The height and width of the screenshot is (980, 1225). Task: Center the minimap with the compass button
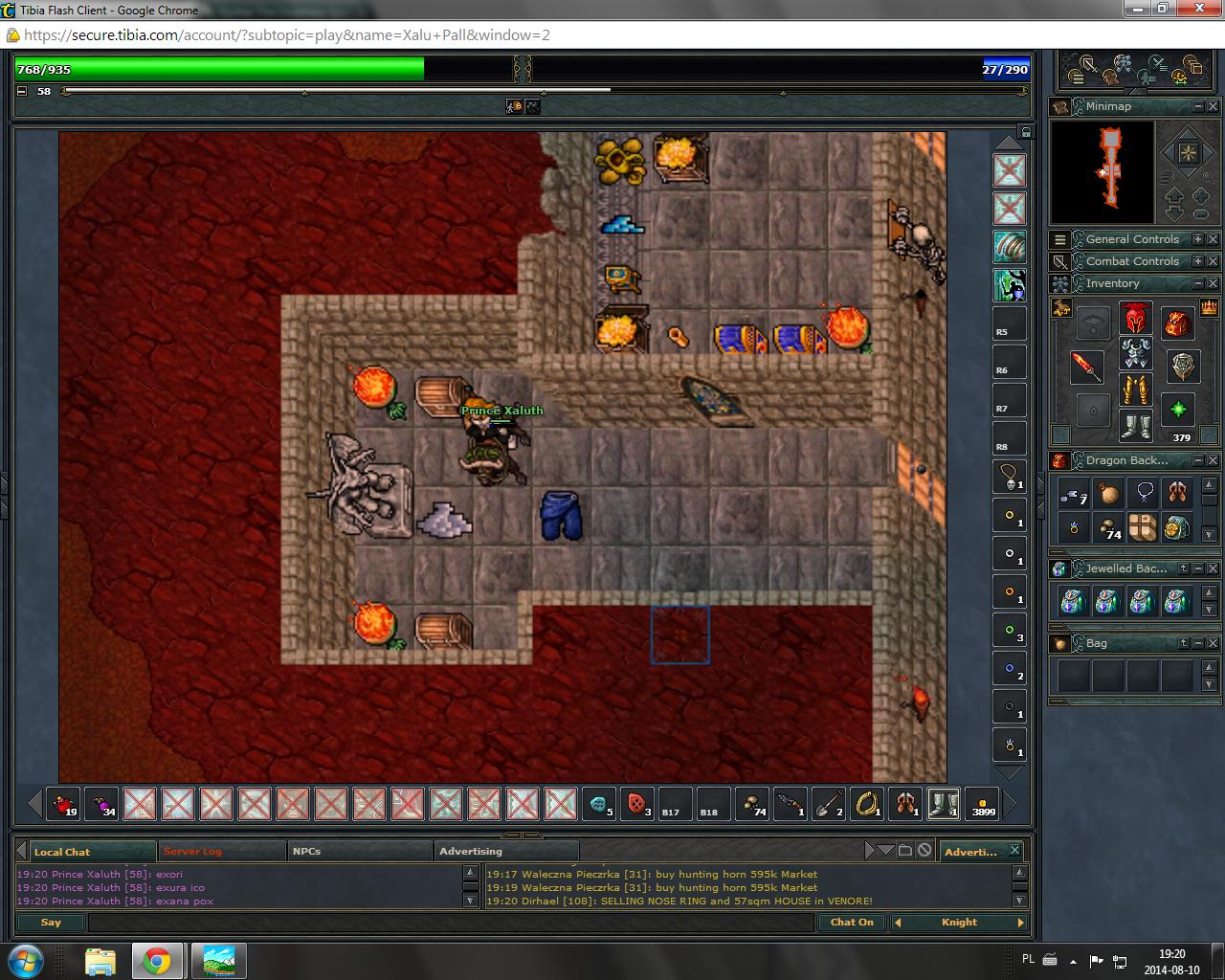tap(1188, 153)
